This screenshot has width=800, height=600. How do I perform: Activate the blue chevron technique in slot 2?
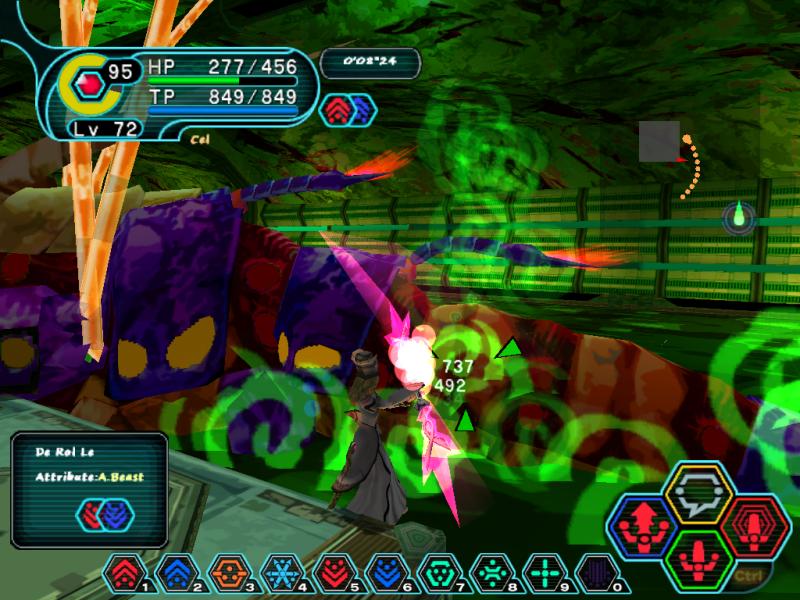[175, 573]
